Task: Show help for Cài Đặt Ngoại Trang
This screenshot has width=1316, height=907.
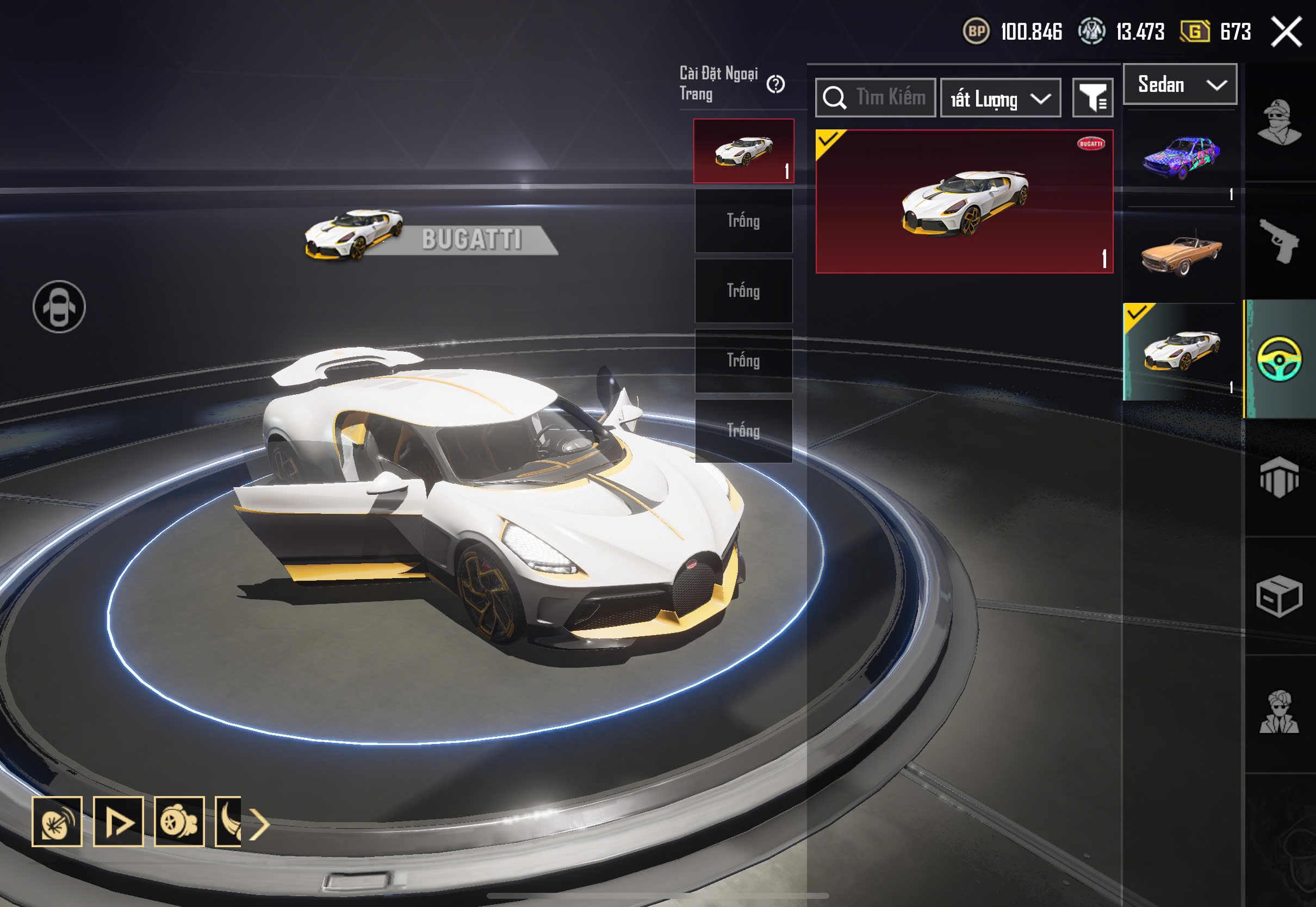Action: (775, 85)
